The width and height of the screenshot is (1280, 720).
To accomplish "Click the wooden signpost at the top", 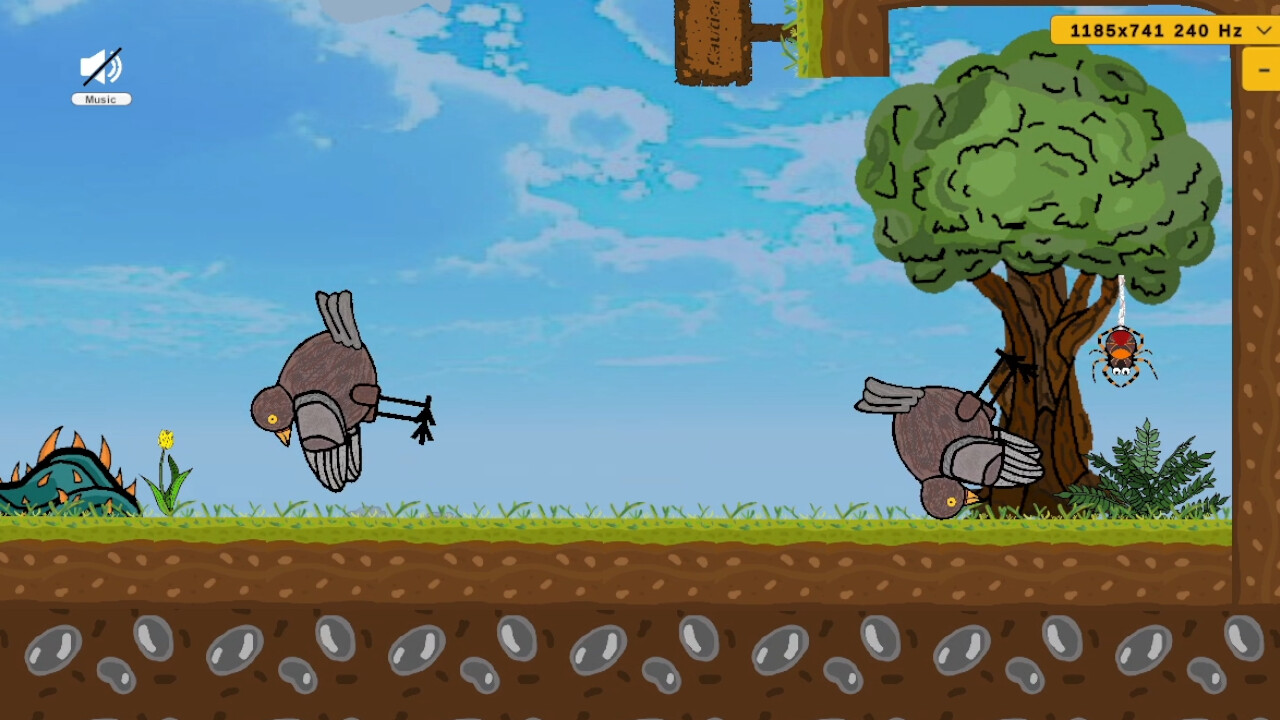I will pos(714,40).
